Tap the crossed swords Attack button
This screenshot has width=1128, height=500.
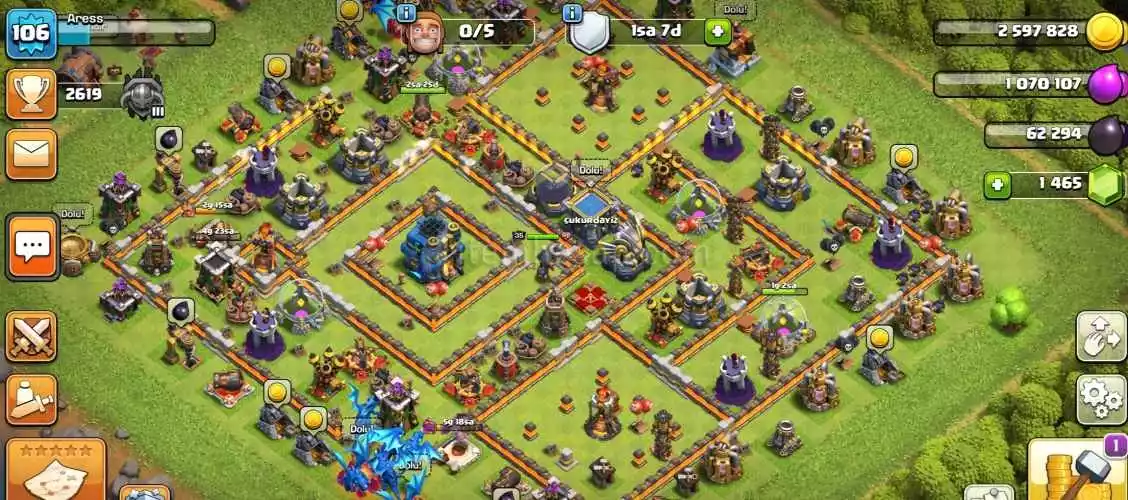[x=31, y=336]
